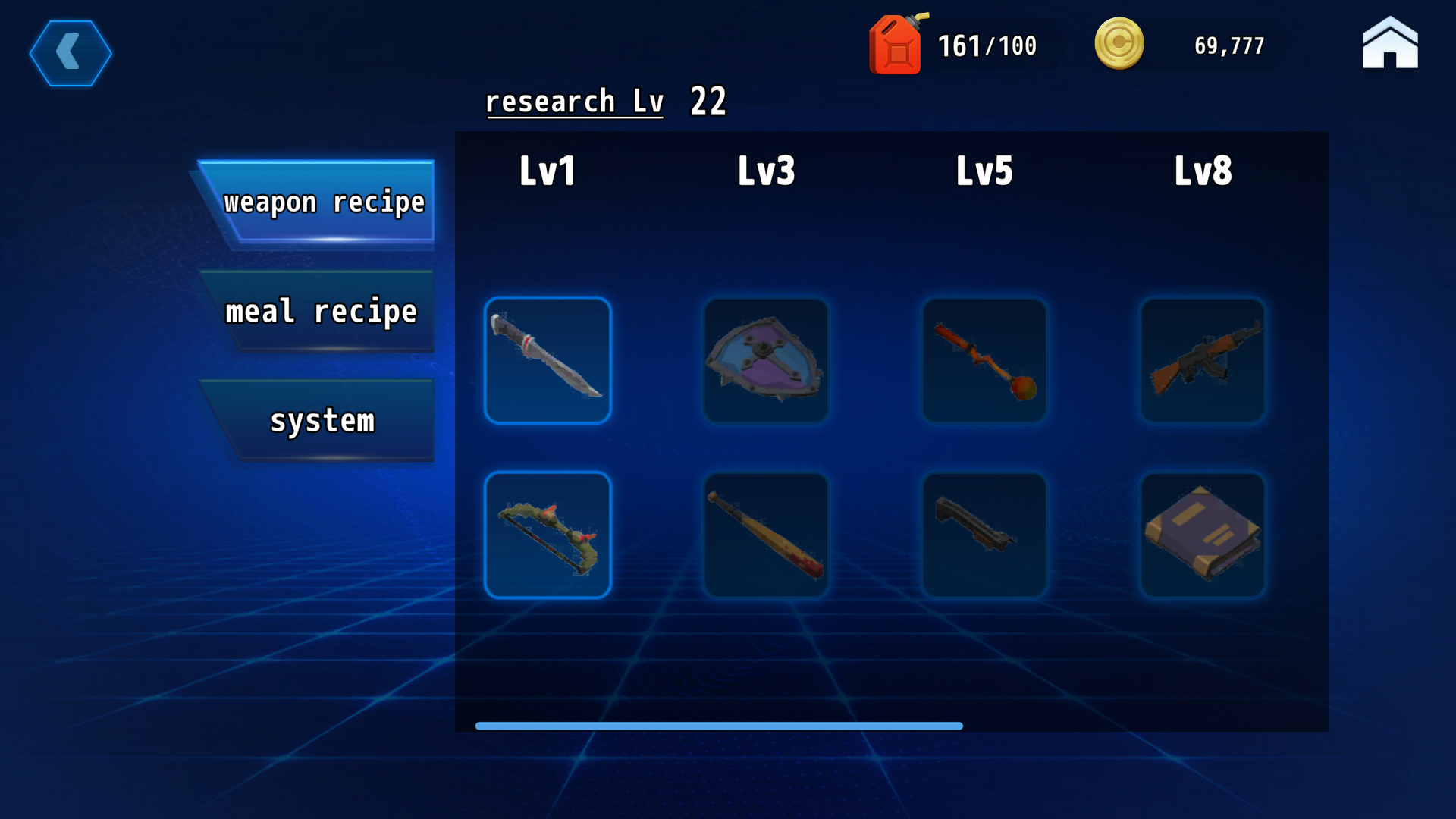Open the wooden bow recipe in Lv1

(548, 535)
